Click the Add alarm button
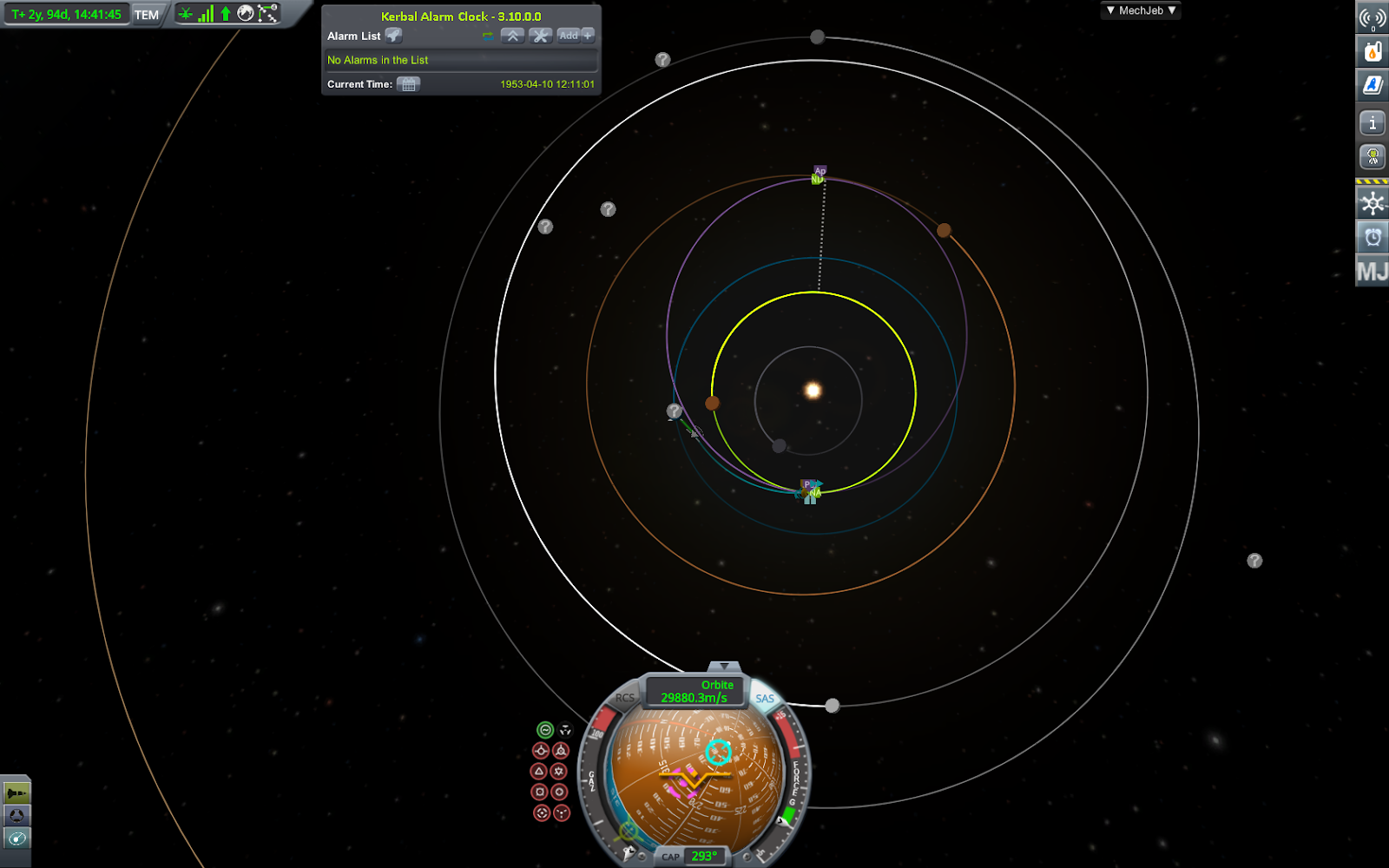This screenshot has width=1389, height=868. point(576,36)
